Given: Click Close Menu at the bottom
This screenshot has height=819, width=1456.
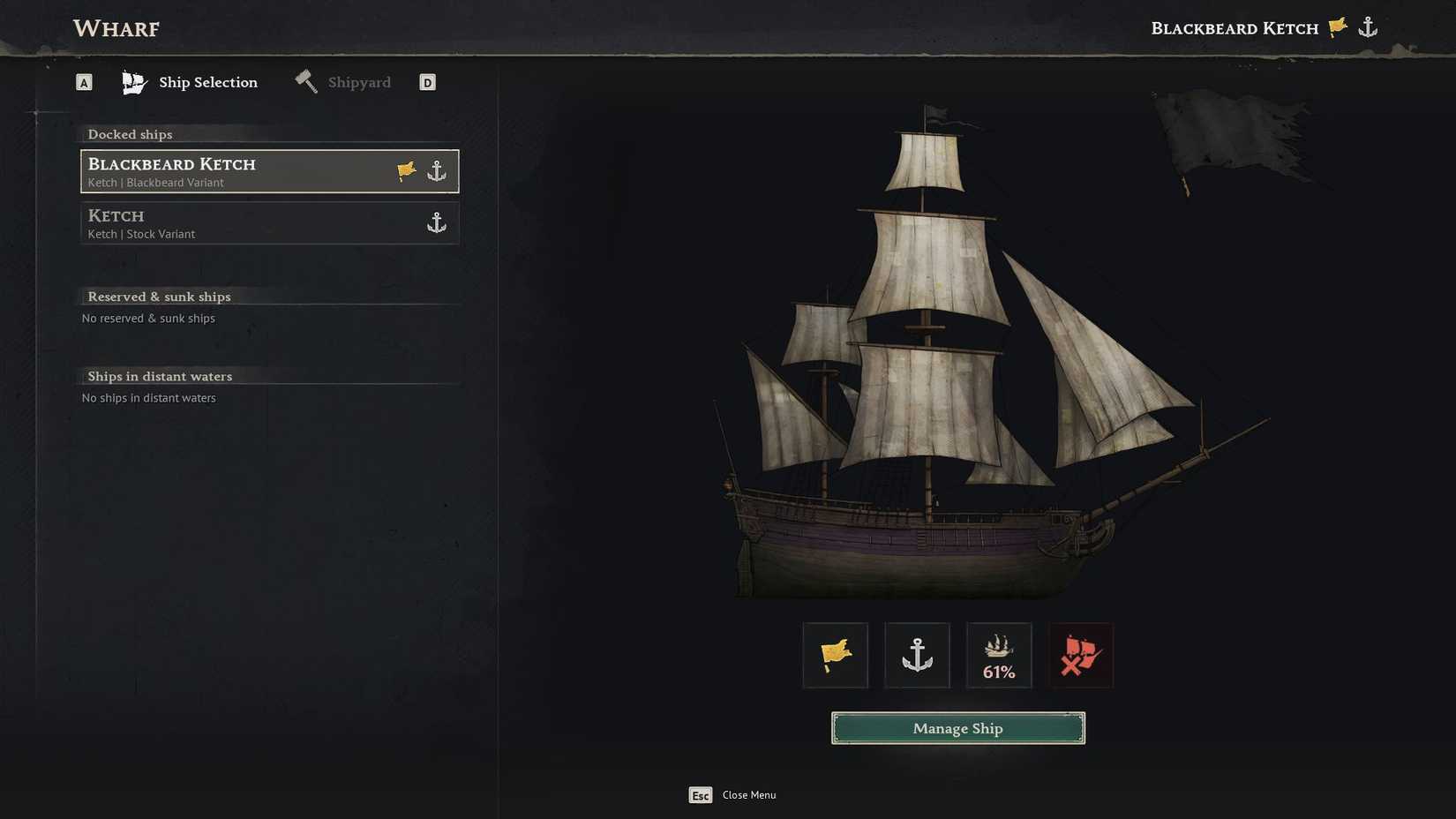Looking at the screenshot, I should pos(748,794).
